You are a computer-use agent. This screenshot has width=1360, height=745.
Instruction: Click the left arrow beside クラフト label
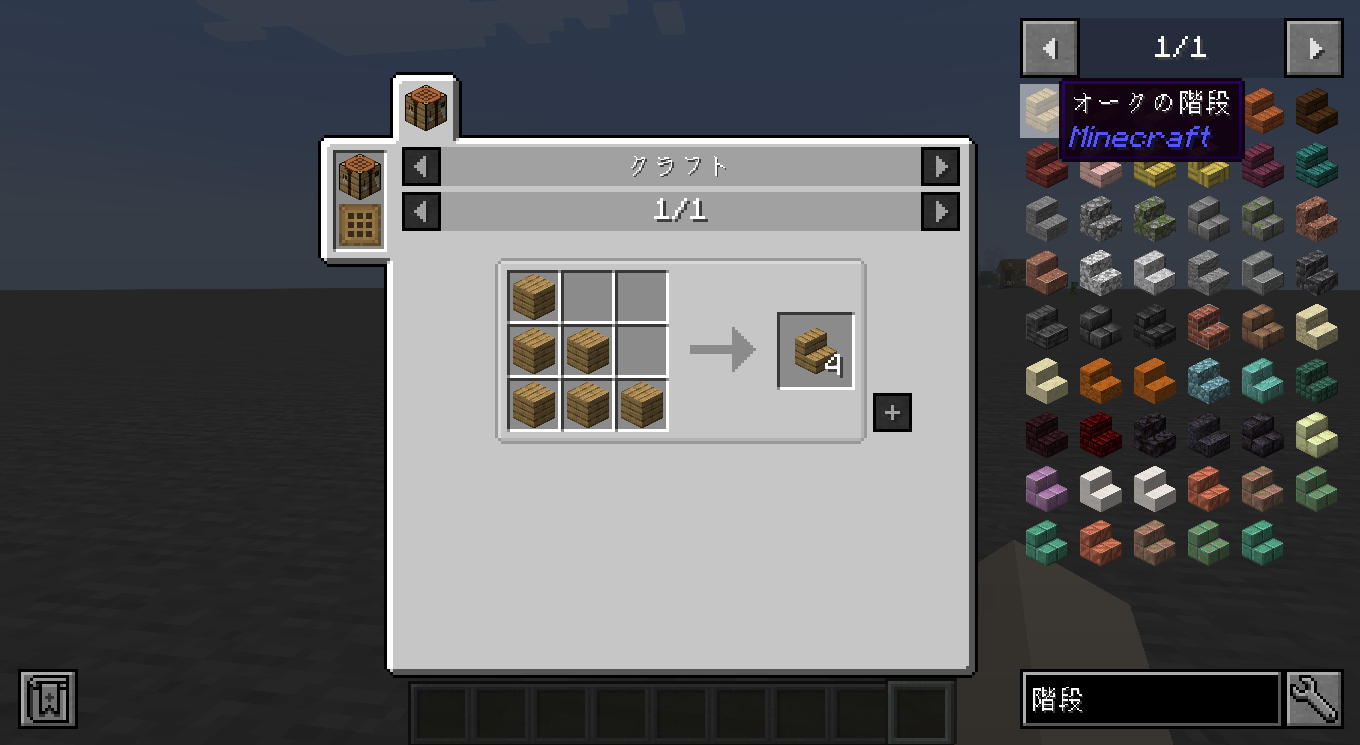pos(420,167)
